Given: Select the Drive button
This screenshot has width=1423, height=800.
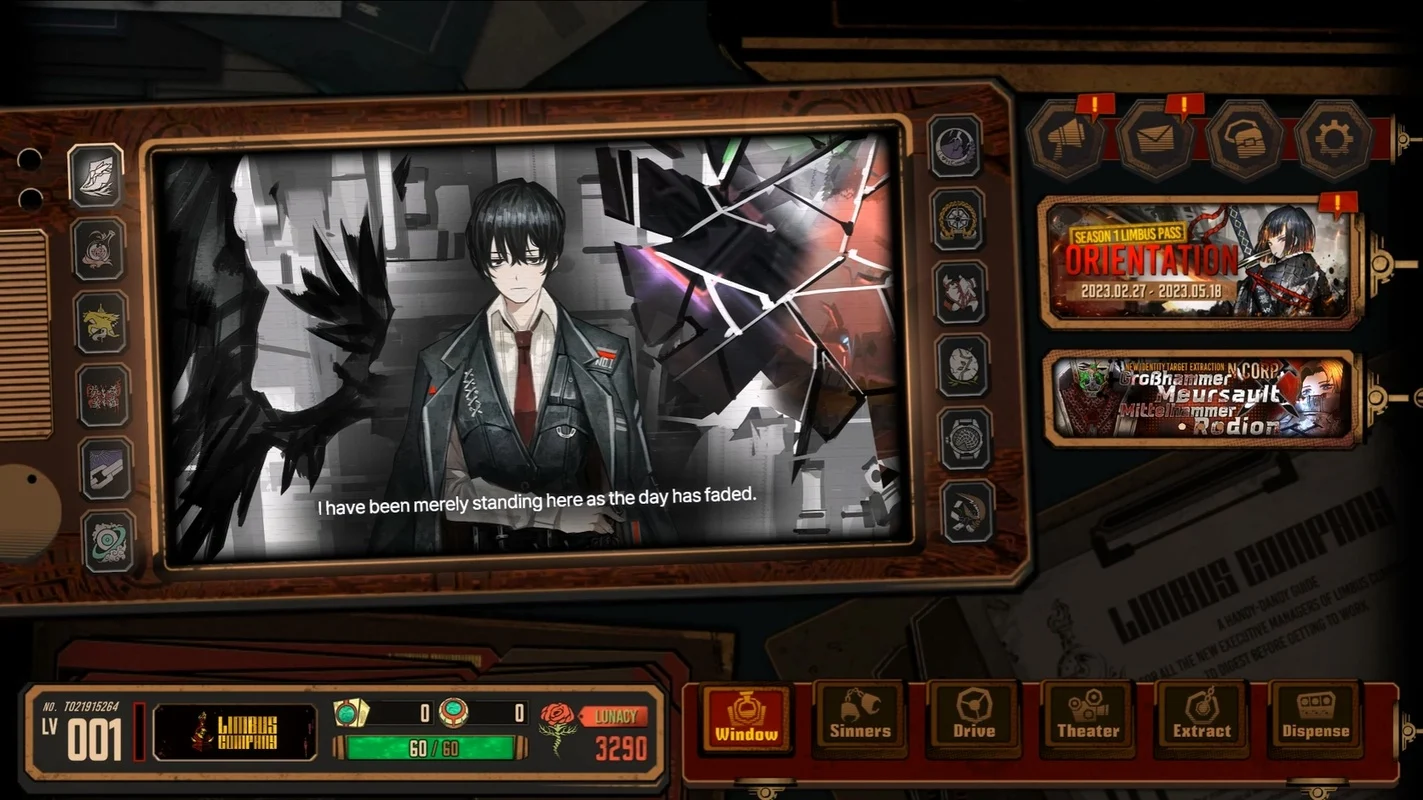Looking at the screenshot, I should pyautogui.click(x=974, y=718).
